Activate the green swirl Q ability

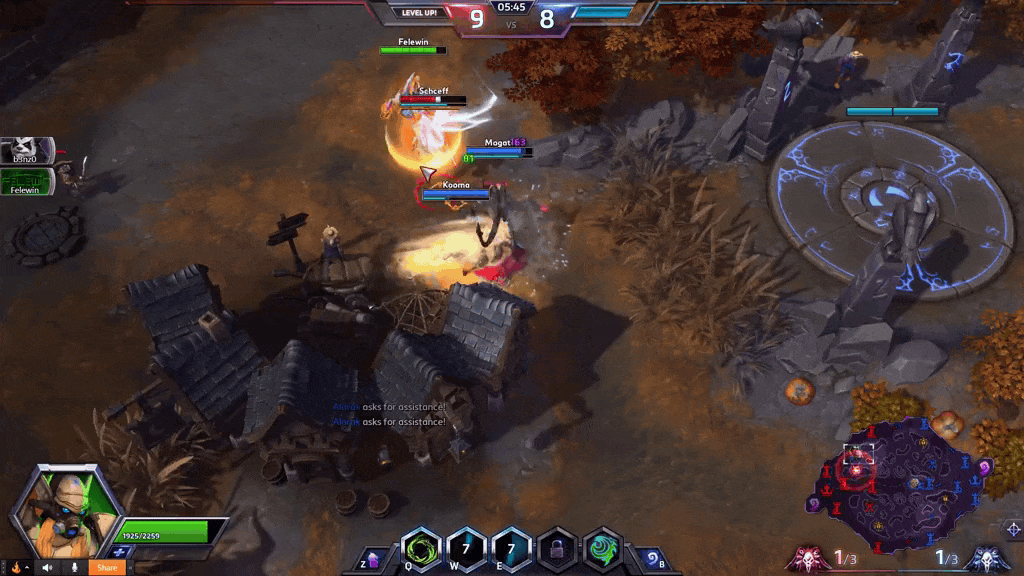[x=421, y=549]
